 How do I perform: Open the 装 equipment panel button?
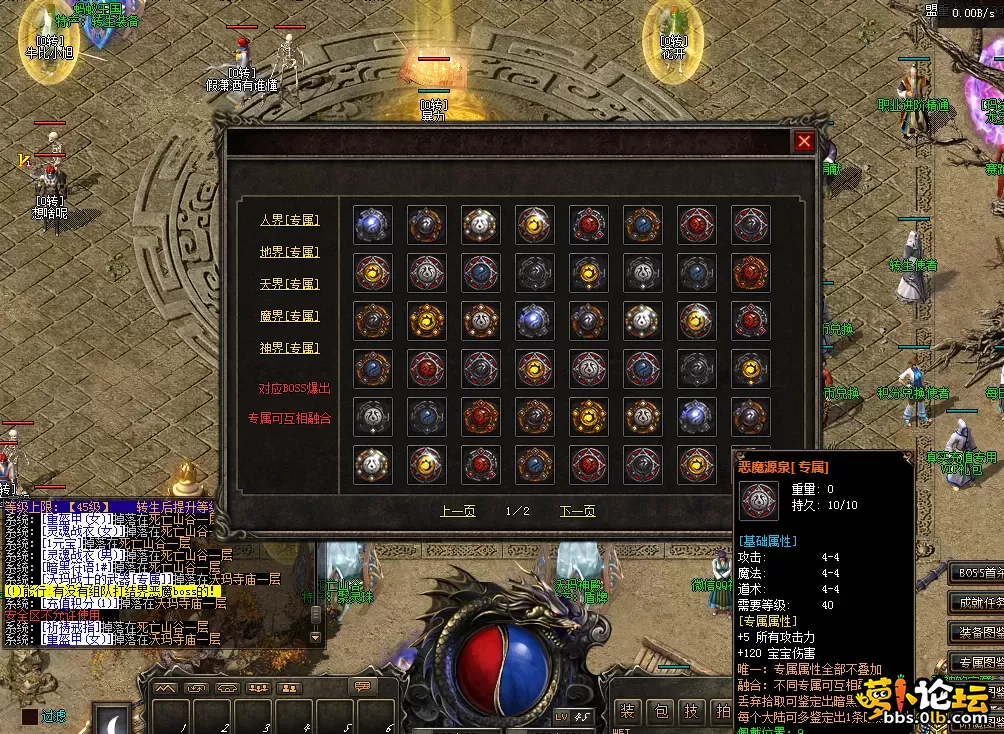point(627,711)
